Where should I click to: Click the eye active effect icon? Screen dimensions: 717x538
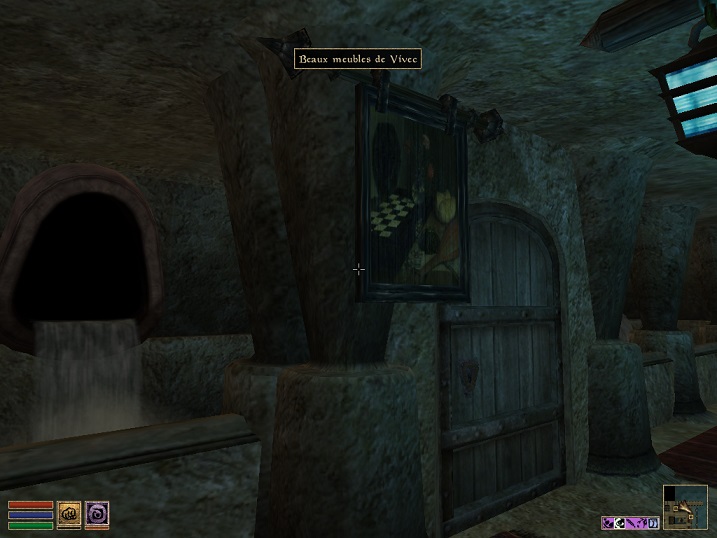point(621,522)
